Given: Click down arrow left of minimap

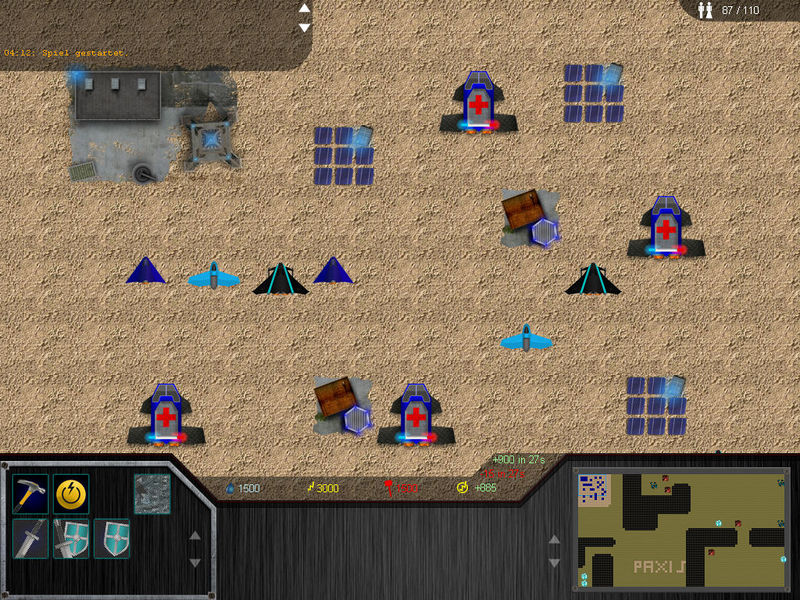Looking at the screenshot, I should [555, 565].
